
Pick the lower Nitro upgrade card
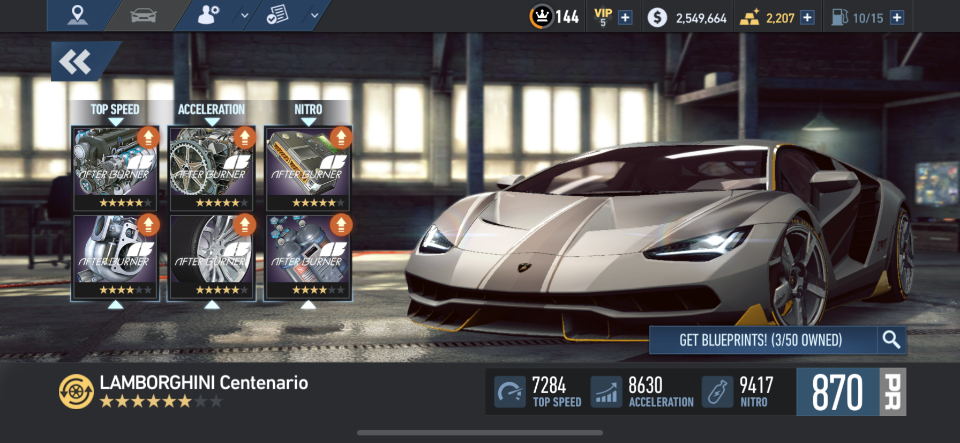pos(308,256)
